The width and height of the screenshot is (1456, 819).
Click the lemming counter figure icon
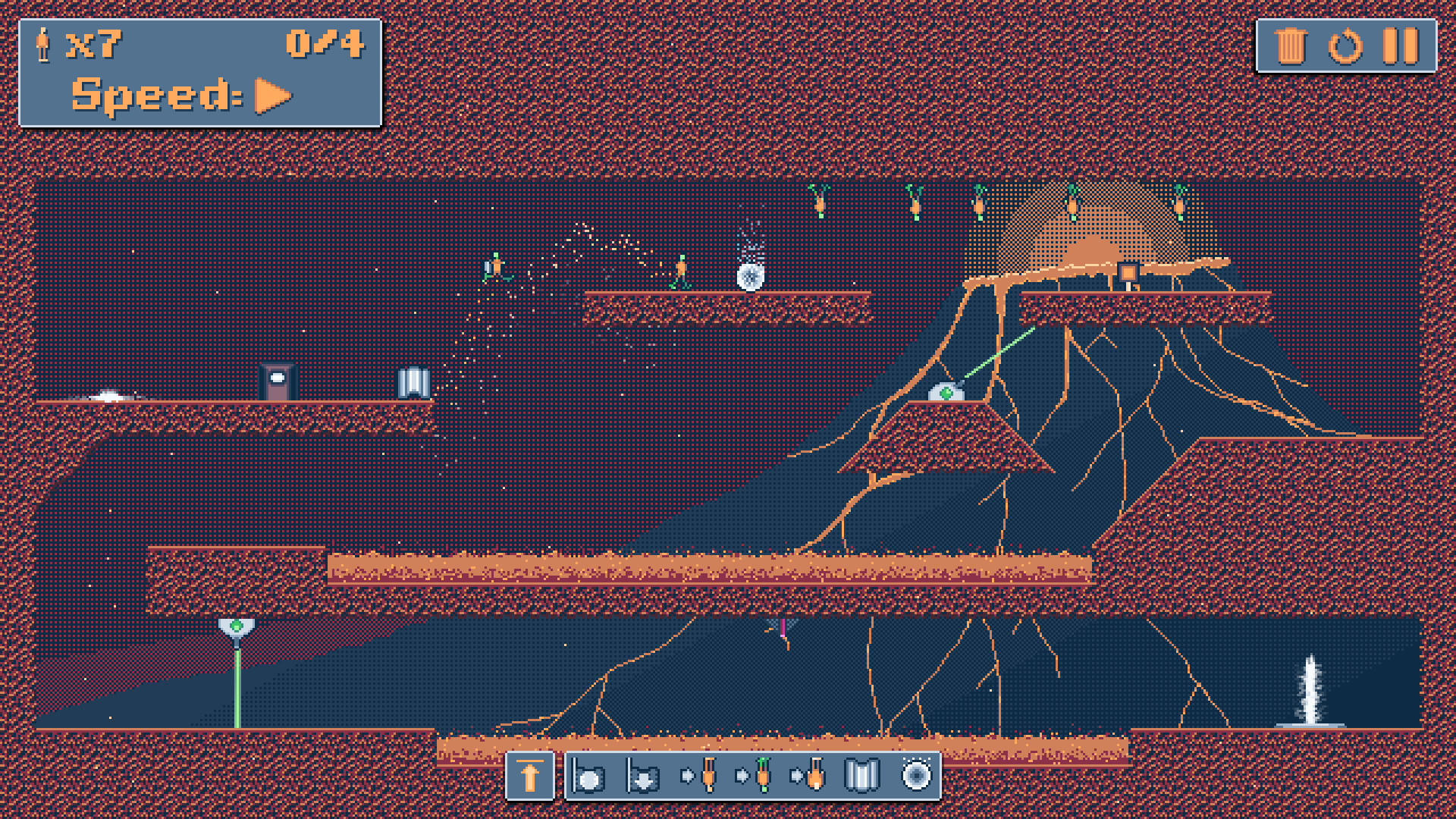[42, 44]
